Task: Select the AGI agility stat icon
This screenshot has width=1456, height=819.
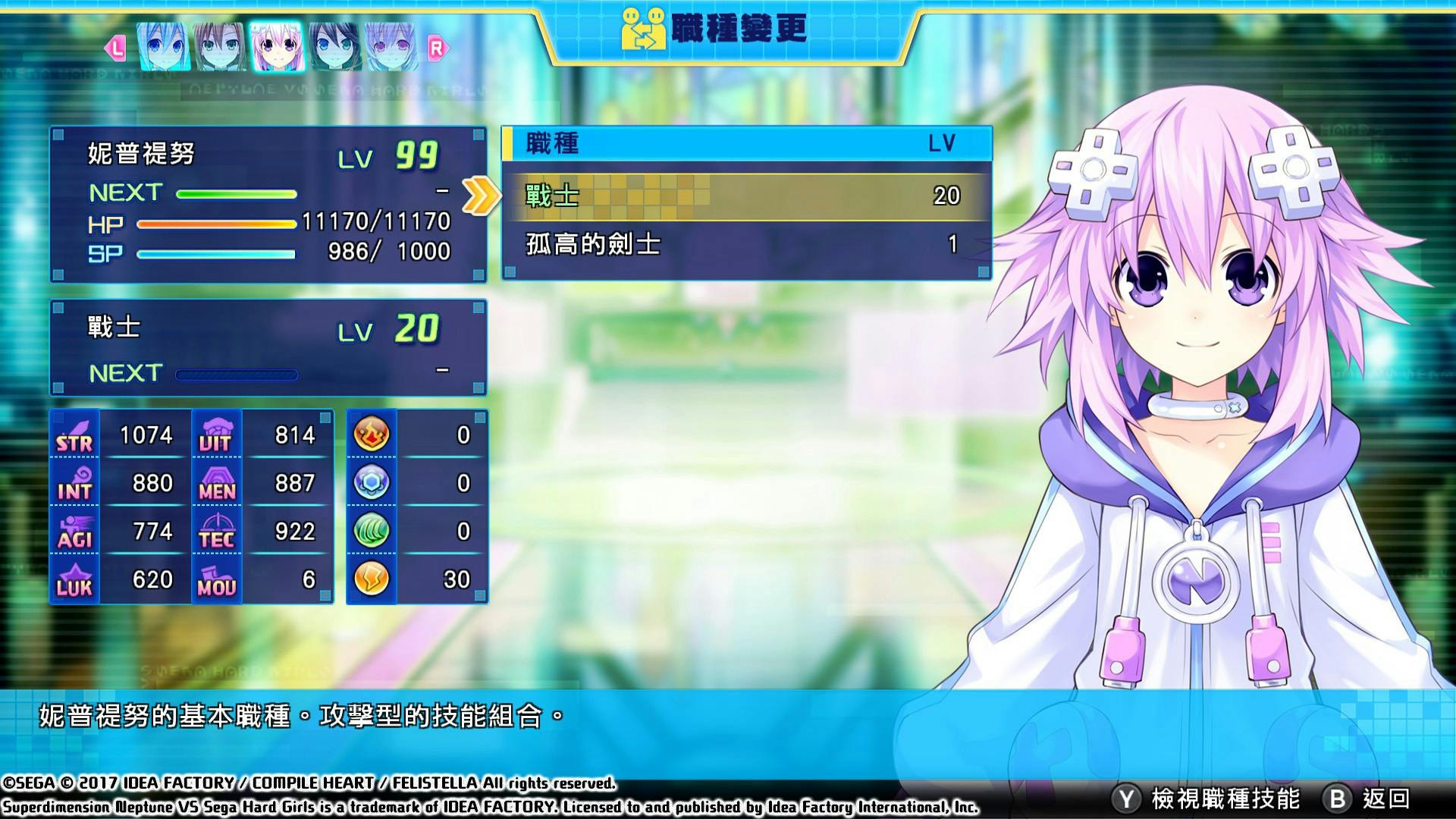Action: 73,532
